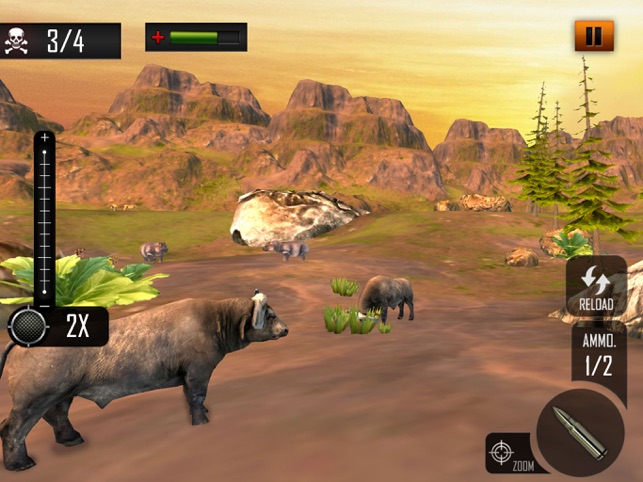Screen dimensions: 643x482
Task: Tap the Reload button
Action: click(x=596, y=287)
